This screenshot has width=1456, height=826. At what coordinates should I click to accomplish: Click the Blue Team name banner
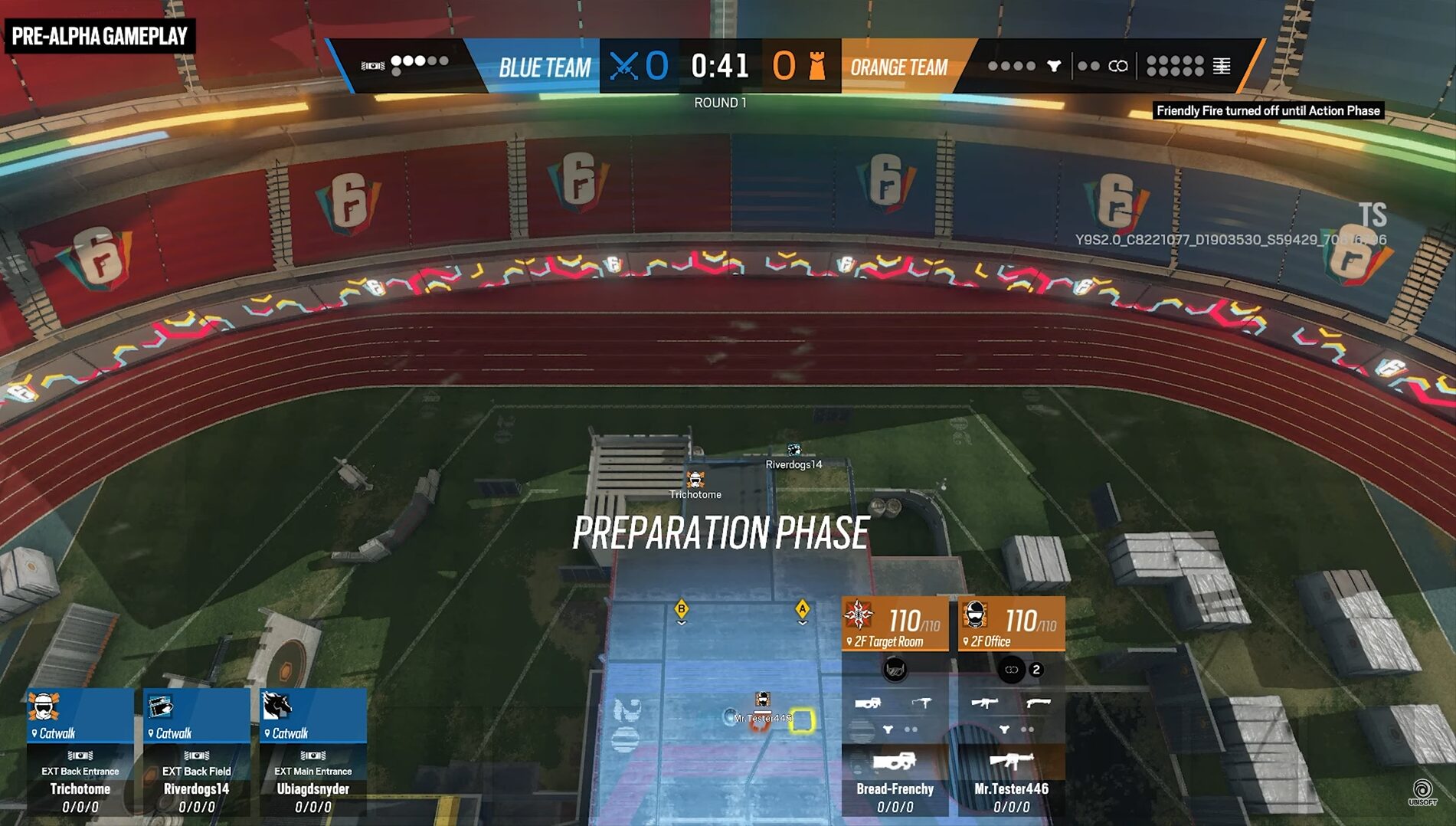(x=544, y=67)
